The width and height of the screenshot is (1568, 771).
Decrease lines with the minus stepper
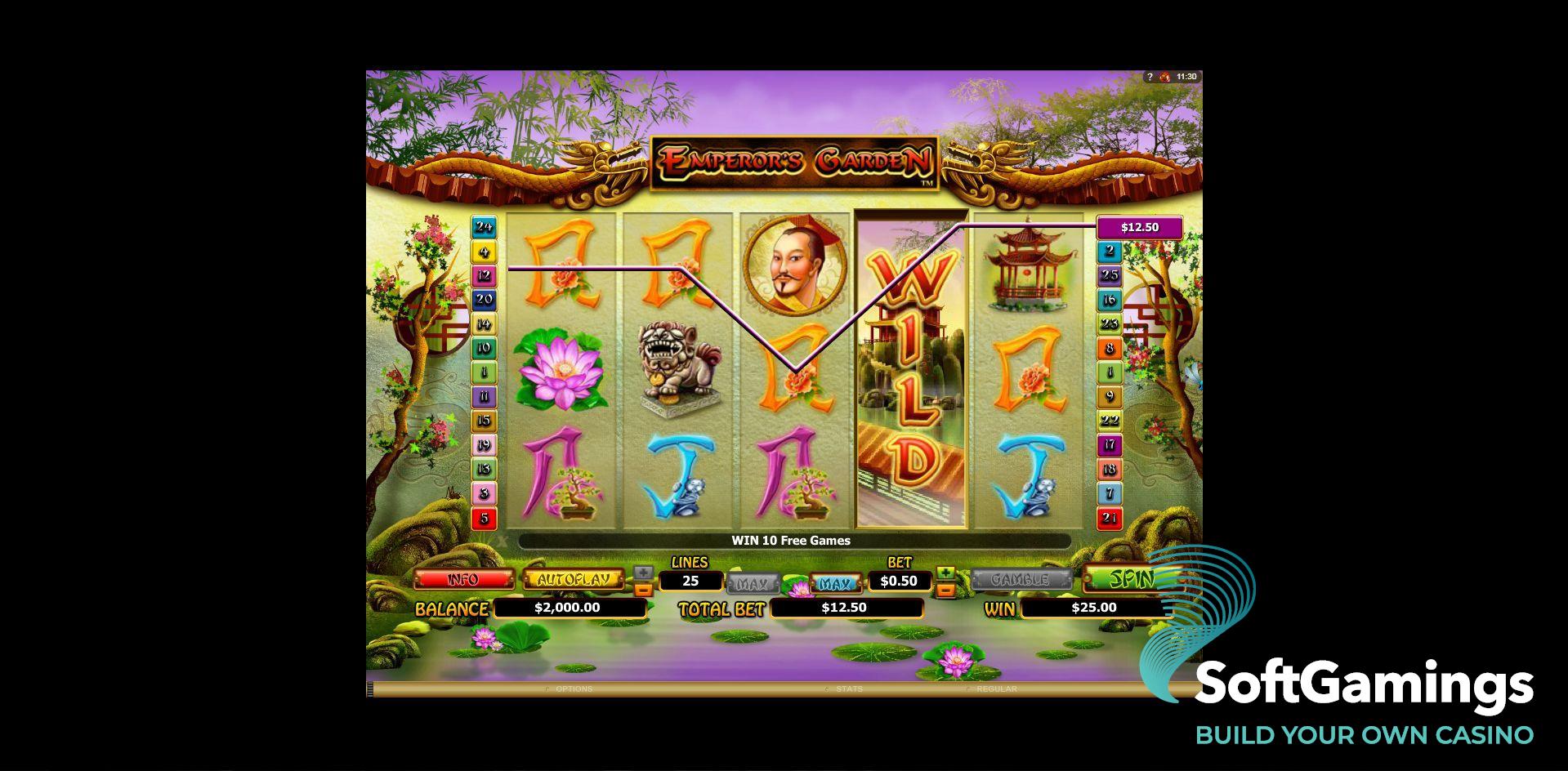642,589
